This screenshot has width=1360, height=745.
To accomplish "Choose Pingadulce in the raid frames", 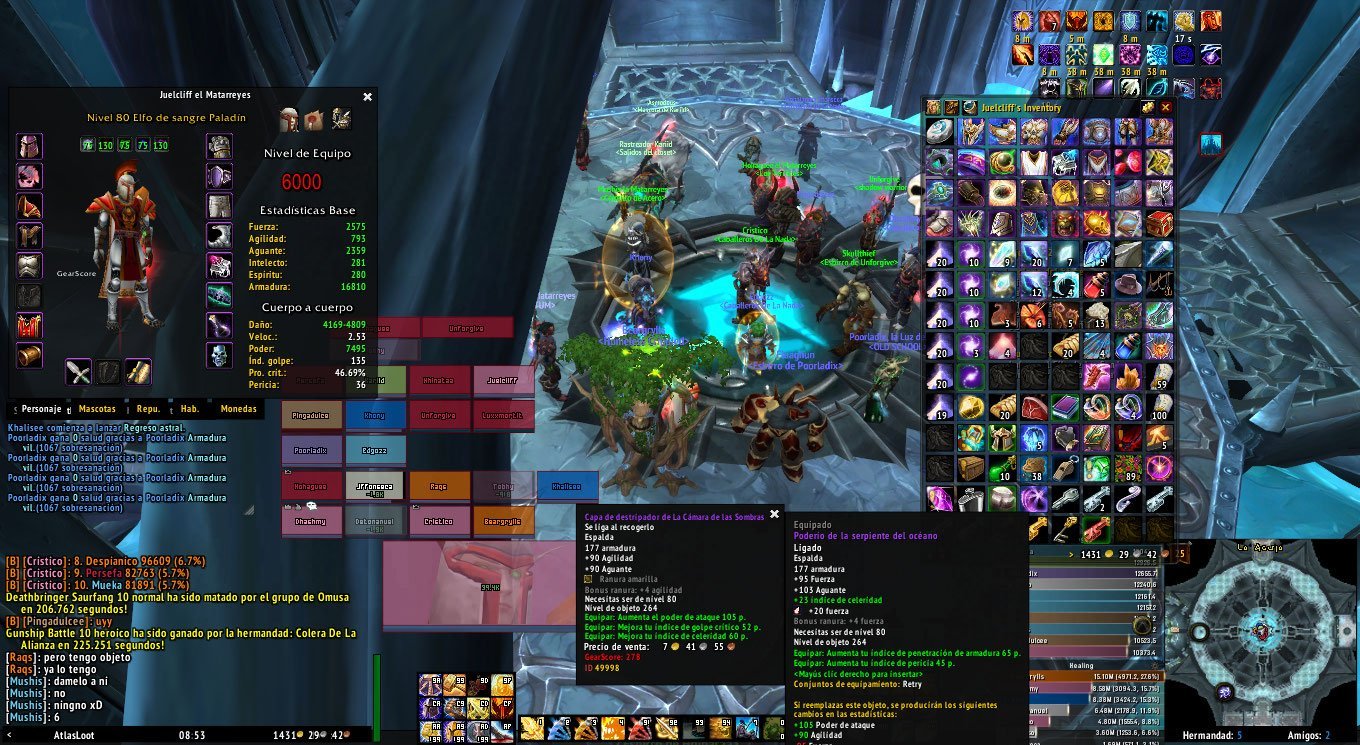I will (312, 415).
